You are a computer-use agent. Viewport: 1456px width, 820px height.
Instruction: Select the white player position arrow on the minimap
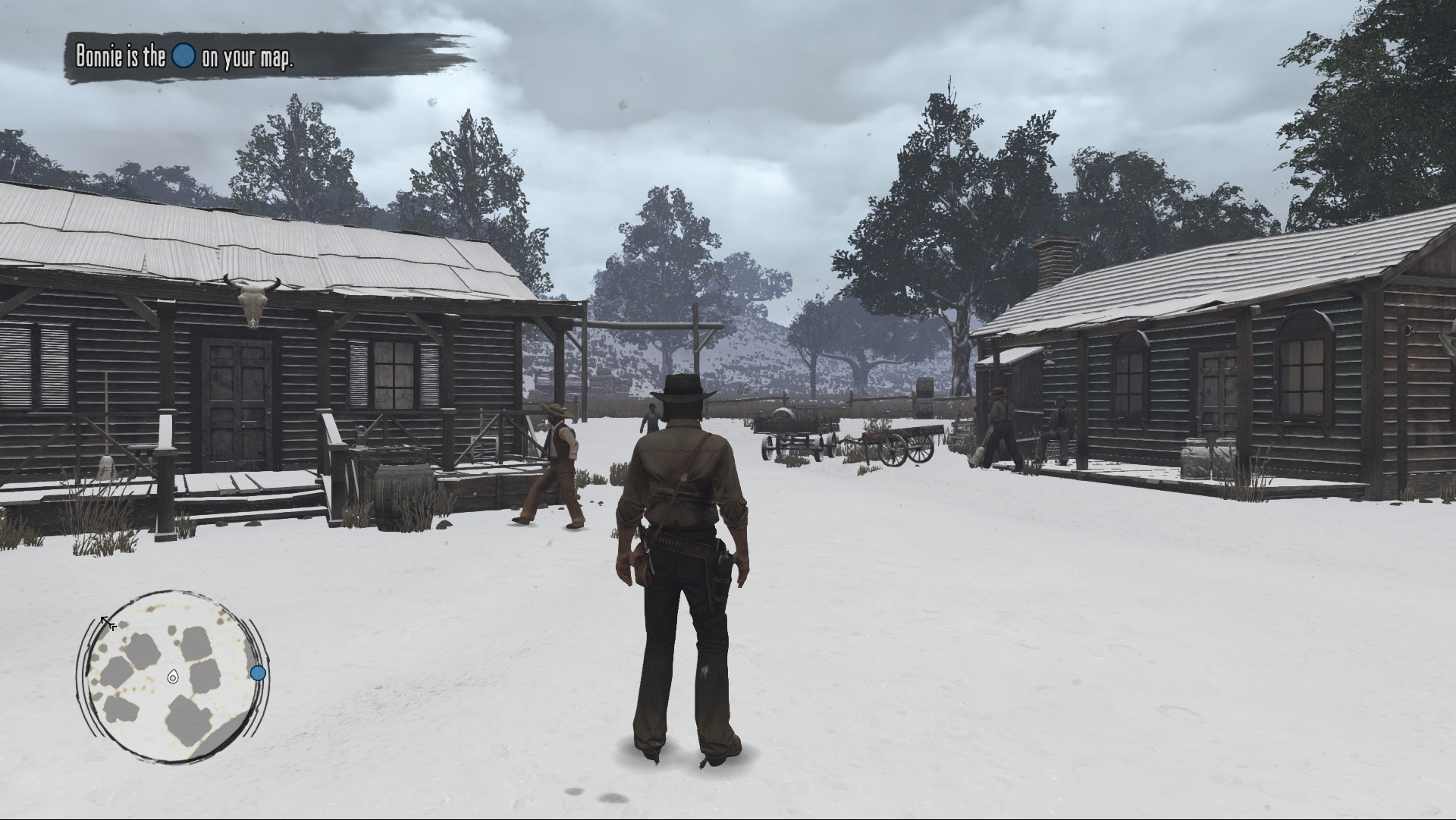click(x=173, y=674)
